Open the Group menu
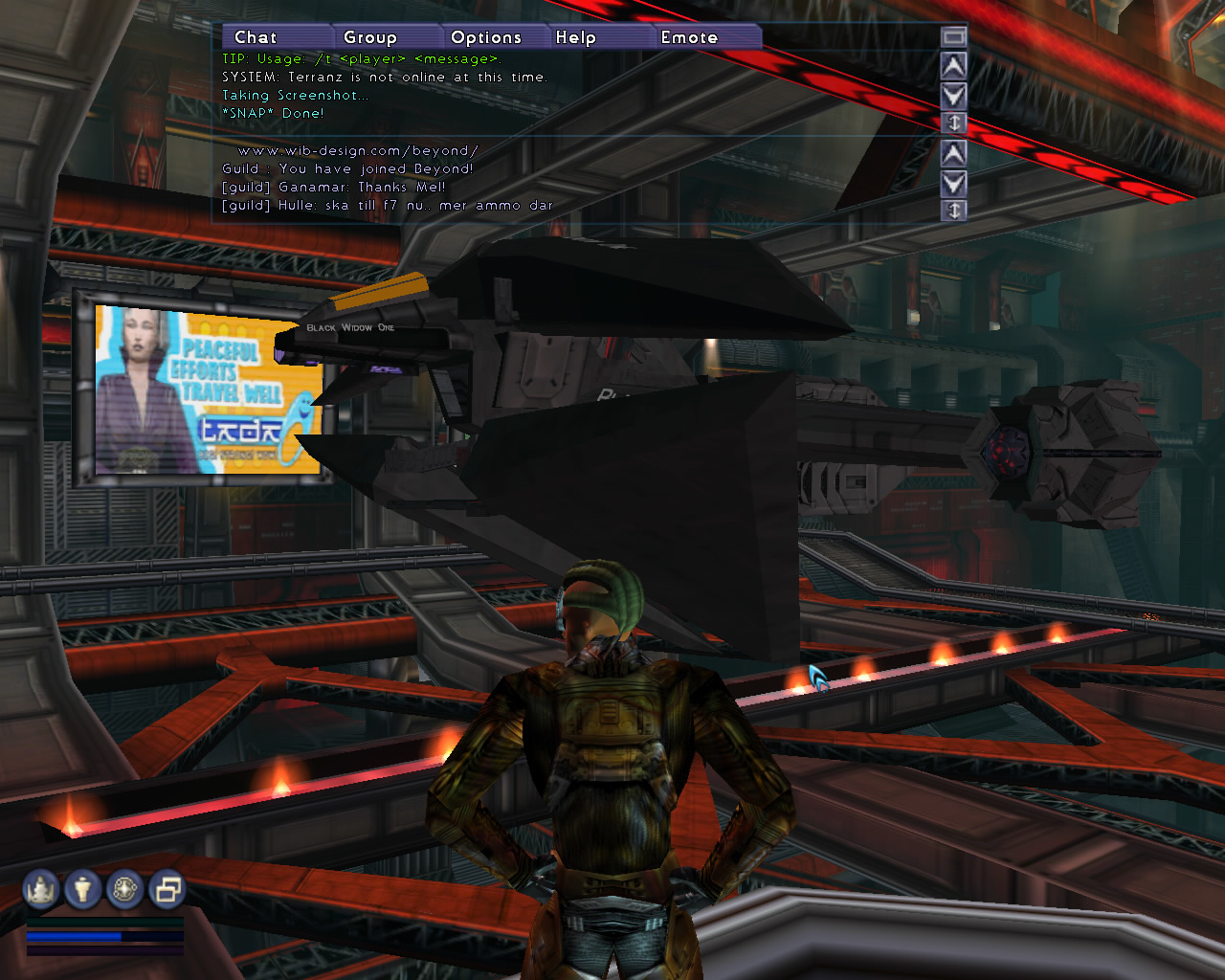 (x=370, y=37)
